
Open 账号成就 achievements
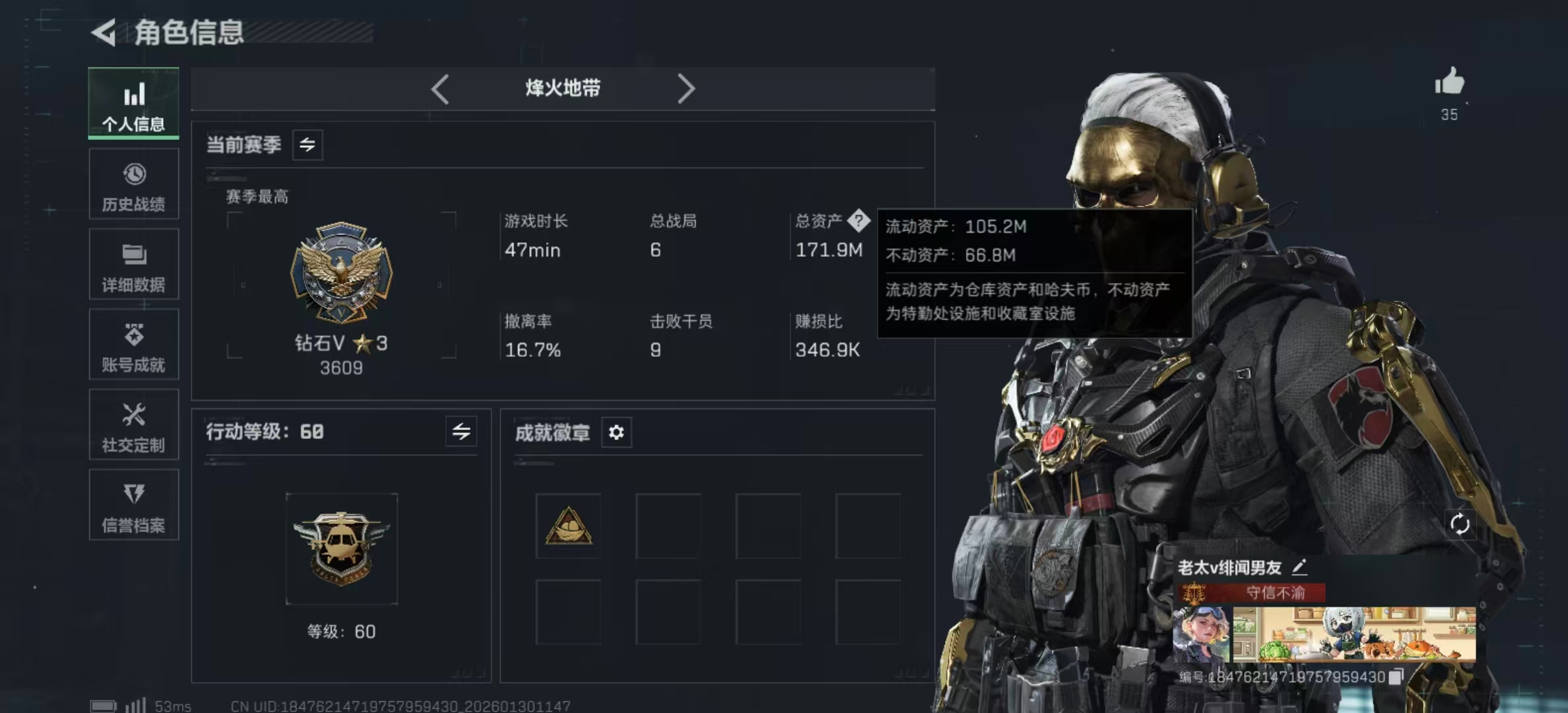[x=134, y=345]
